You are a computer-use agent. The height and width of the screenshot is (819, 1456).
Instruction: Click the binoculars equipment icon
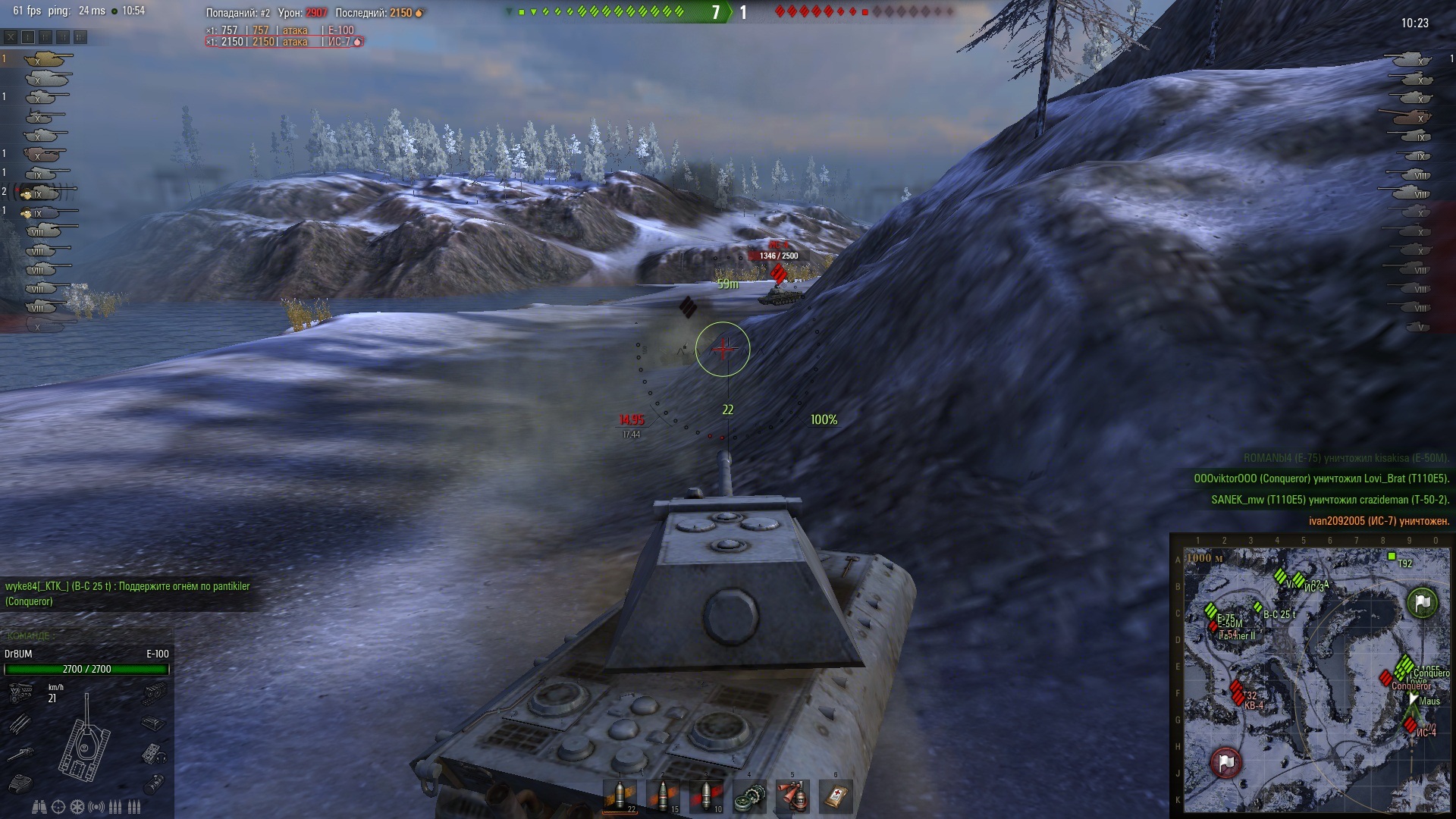40,807
